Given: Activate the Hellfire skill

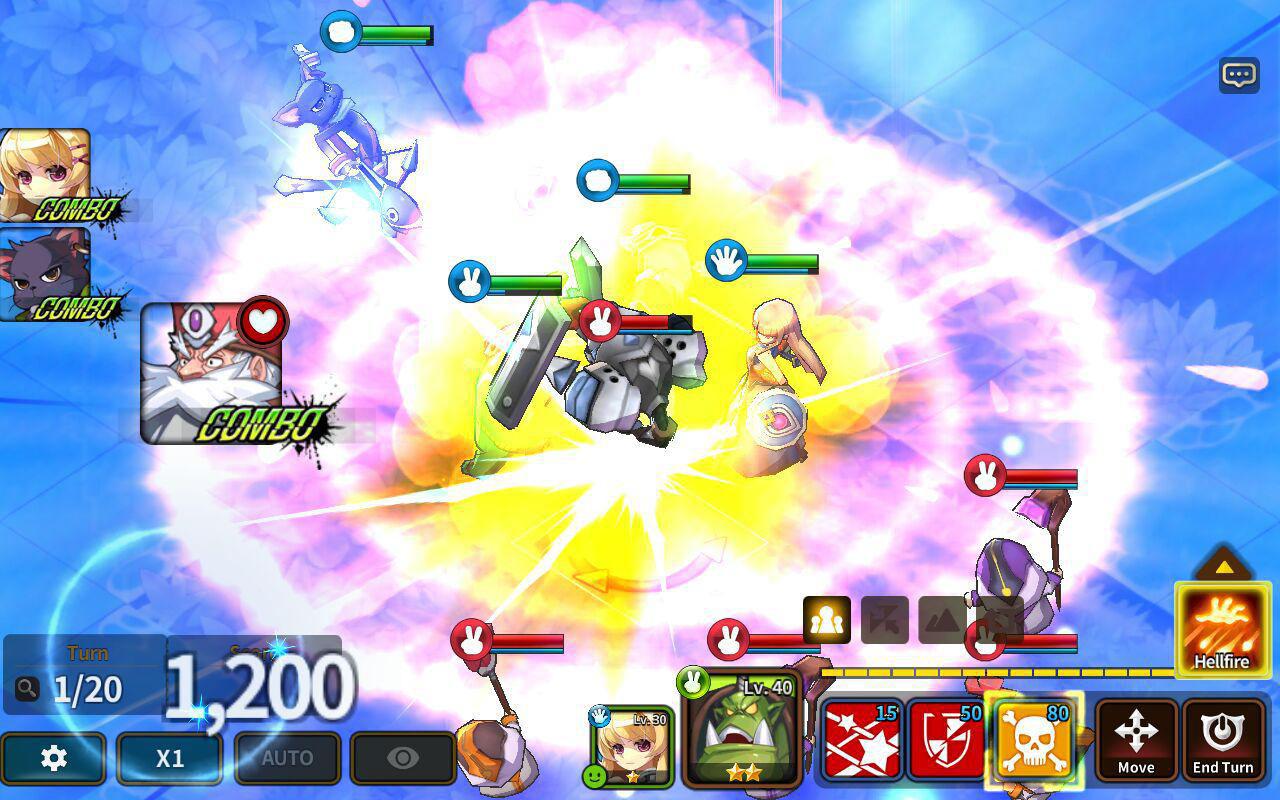Looking at the screenshot, I should point(1222,631).
